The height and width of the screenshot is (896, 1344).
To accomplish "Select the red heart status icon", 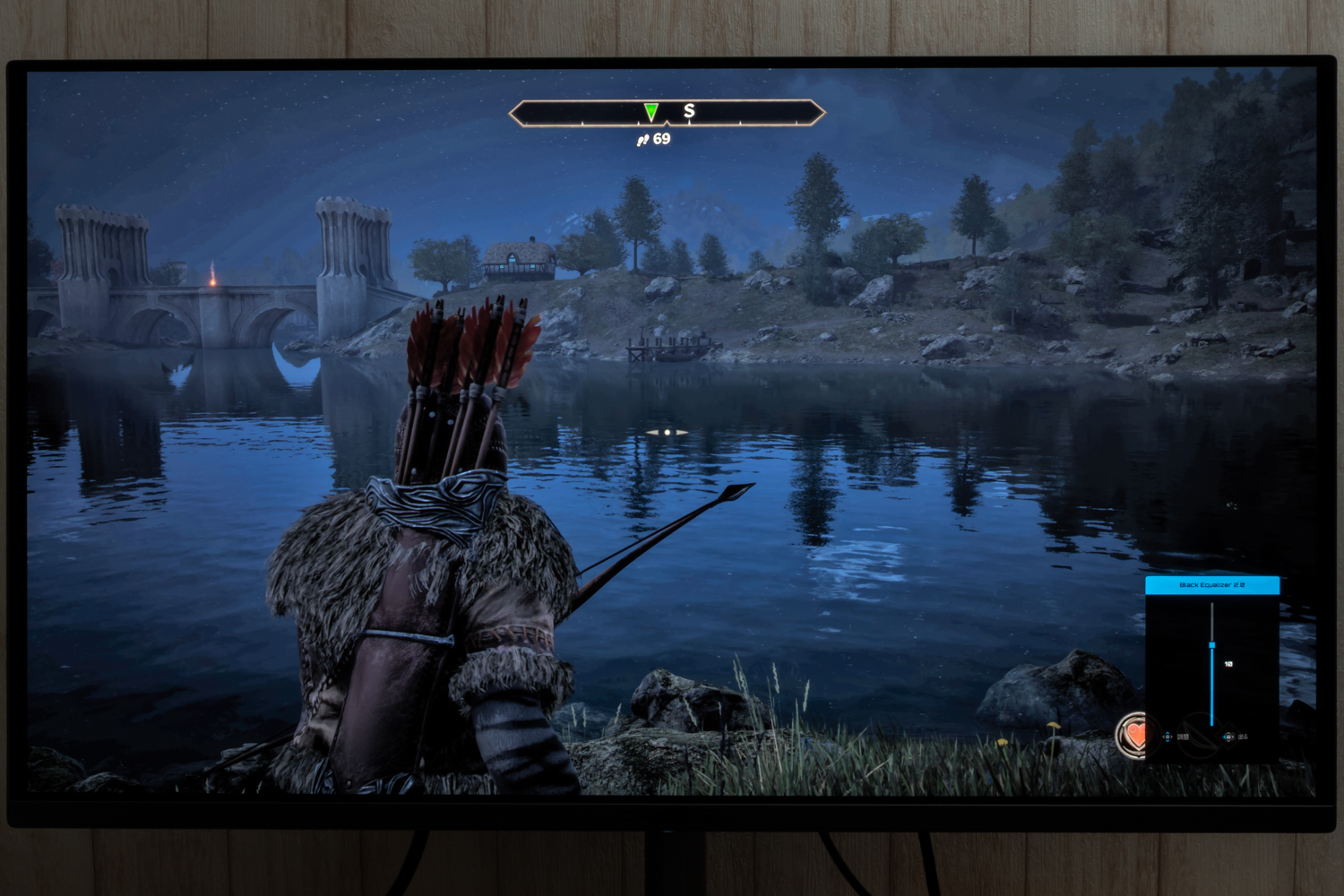I will pyautogui.click(x=1134, y=735).
